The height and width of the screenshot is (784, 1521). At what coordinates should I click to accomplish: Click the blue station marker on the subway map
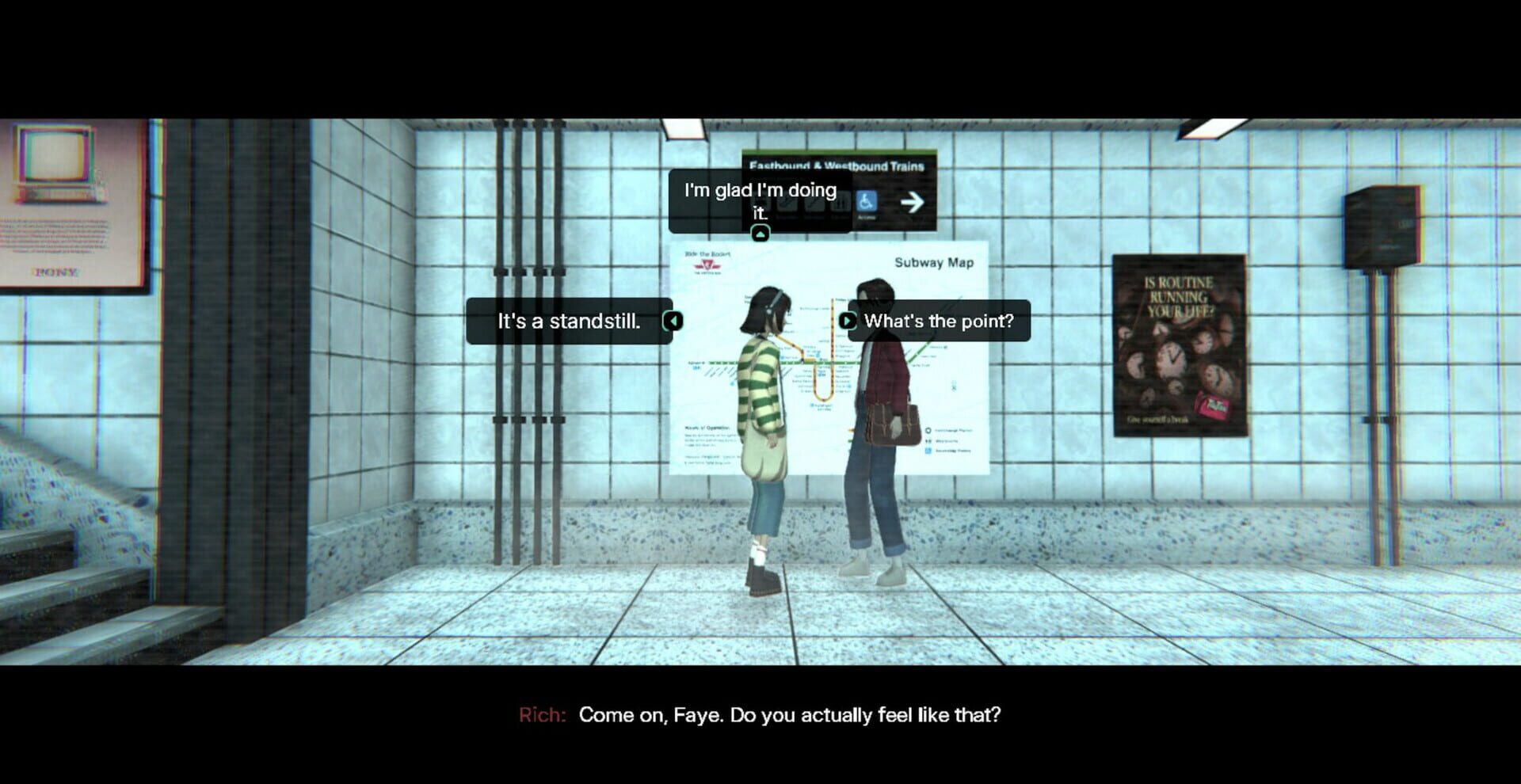click(810, 404)
